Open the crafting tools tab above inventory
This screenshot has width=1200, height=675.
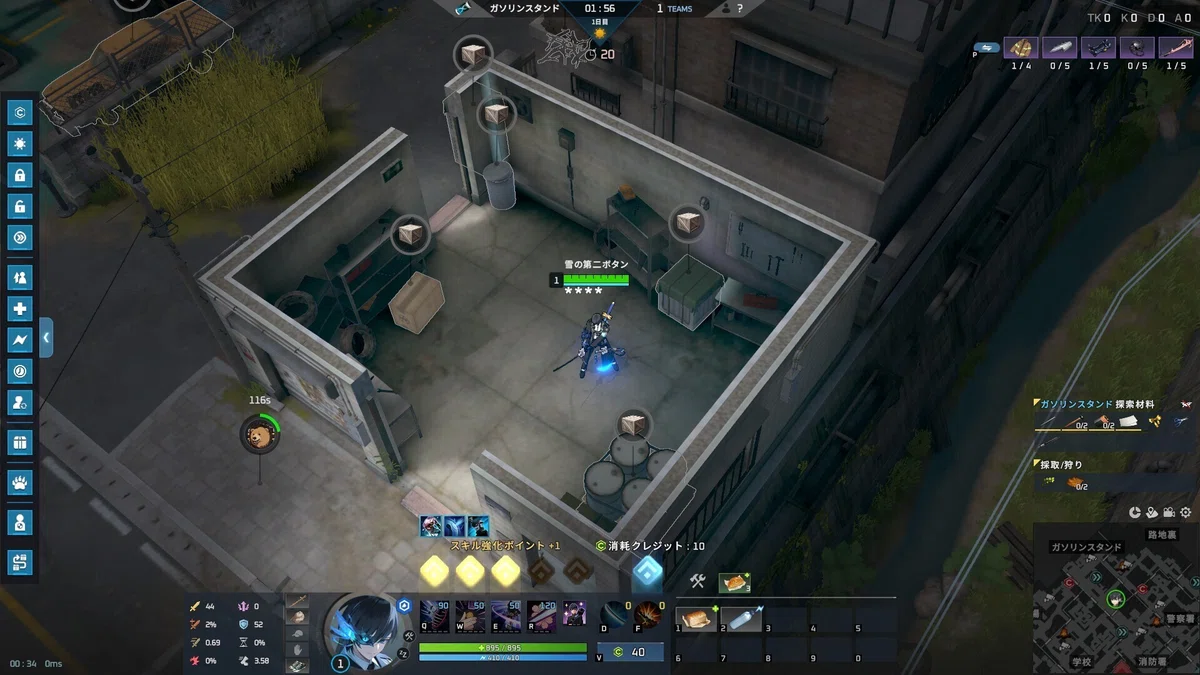698,581
